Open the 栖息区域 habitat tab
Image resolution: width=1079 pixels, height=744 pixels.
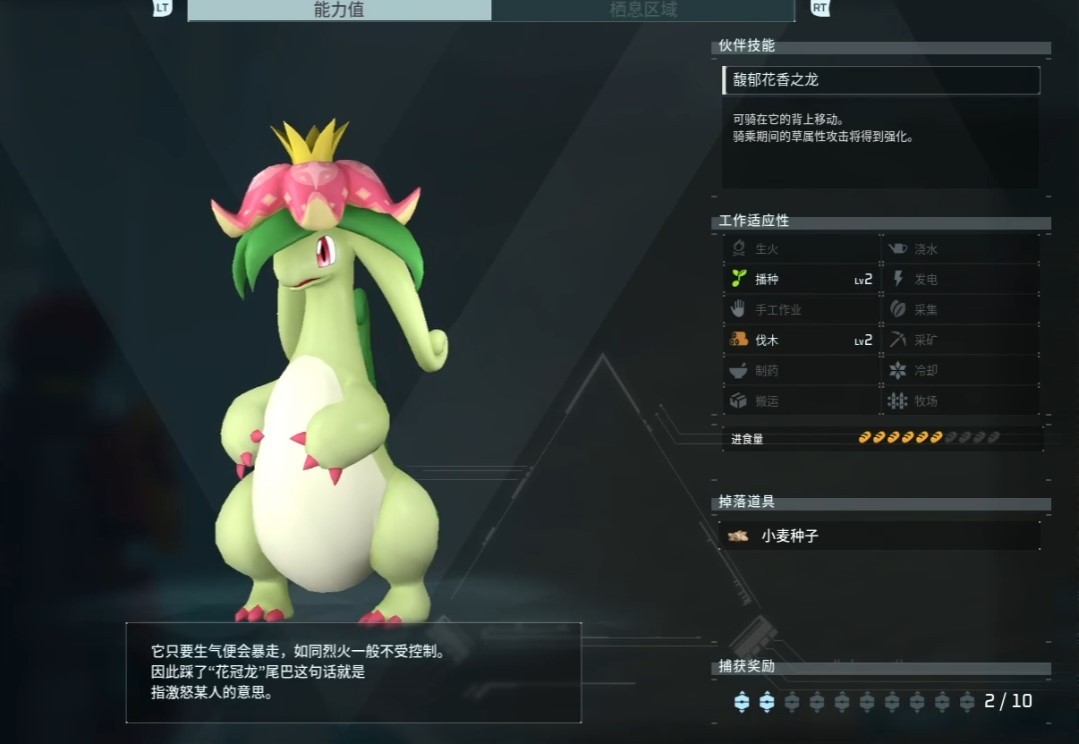tap(643, 10)
